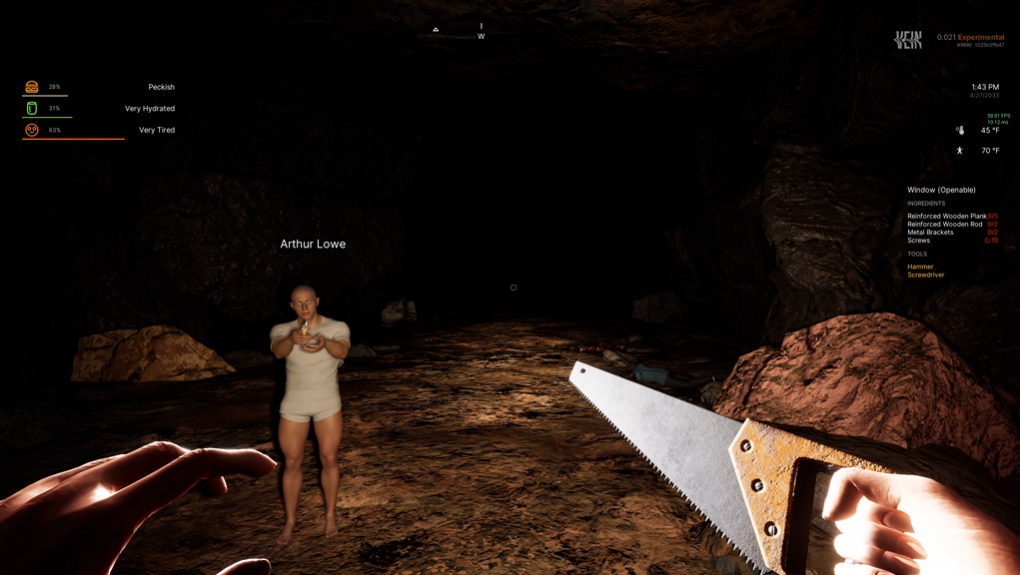
Task: Select the green hydration status icon
Action: [x=32, y=108]
